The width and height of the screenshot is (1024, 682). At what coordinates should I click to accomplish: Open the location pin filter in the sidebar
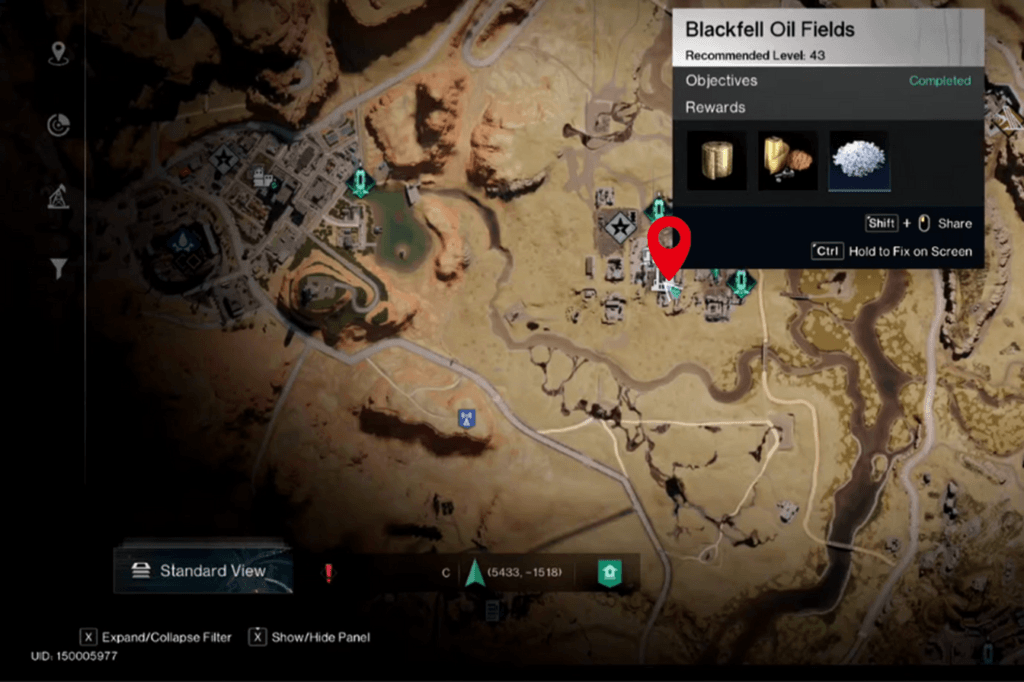59,53
